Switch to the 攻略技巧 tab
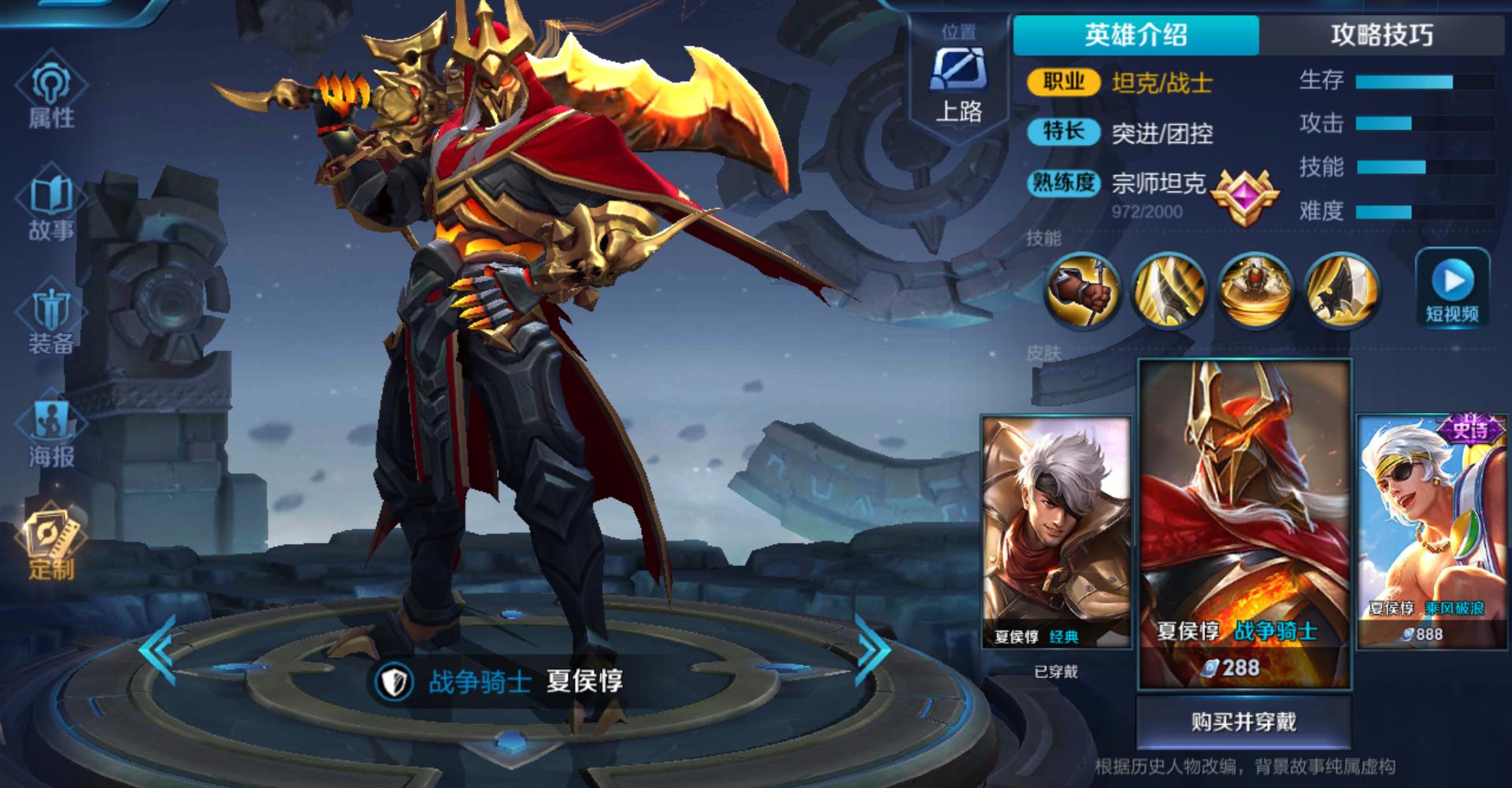 (x=1382, y=34)
